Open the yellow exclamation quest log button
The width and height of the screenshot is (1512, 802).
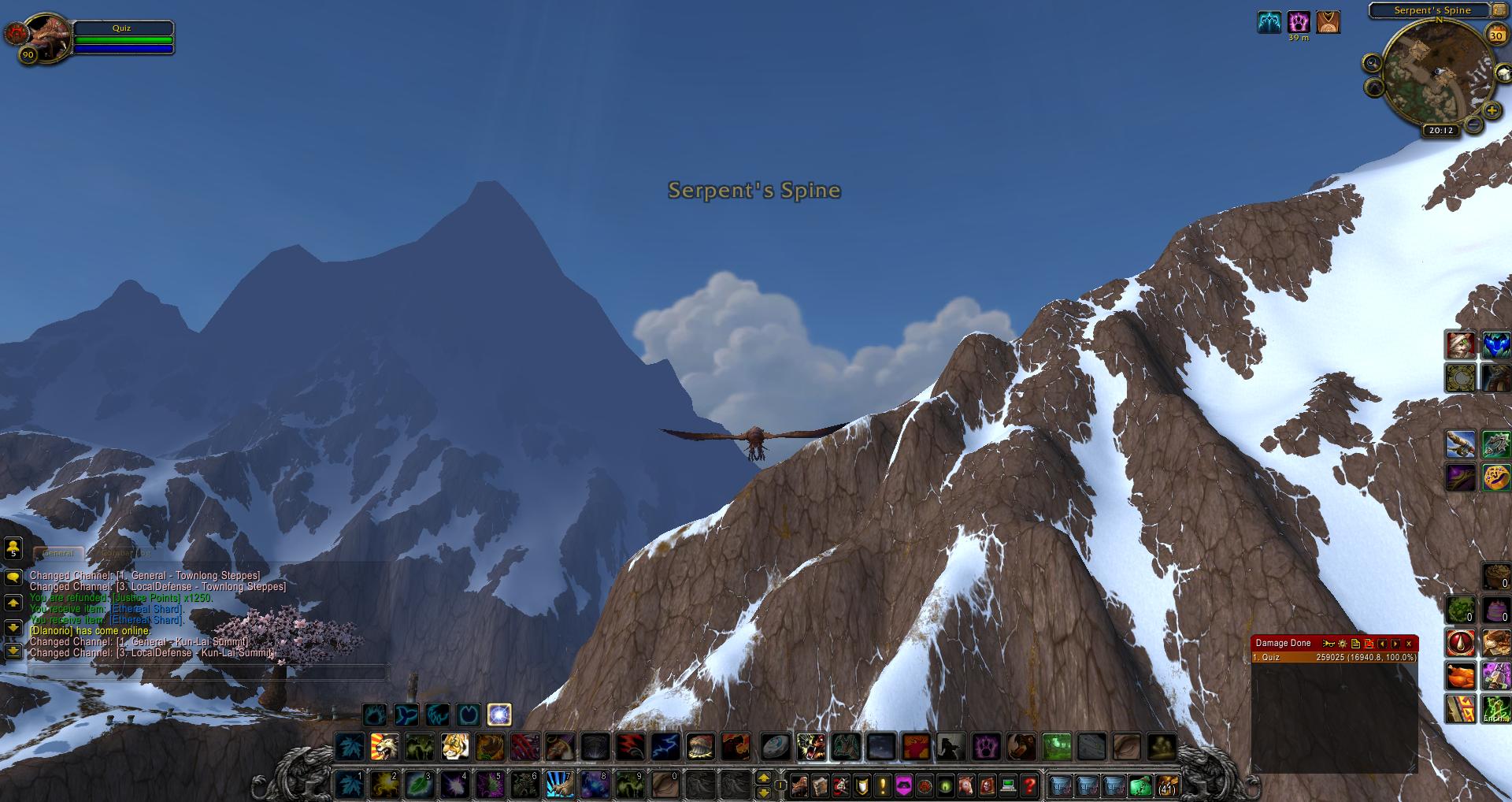(x=882, y=785)
